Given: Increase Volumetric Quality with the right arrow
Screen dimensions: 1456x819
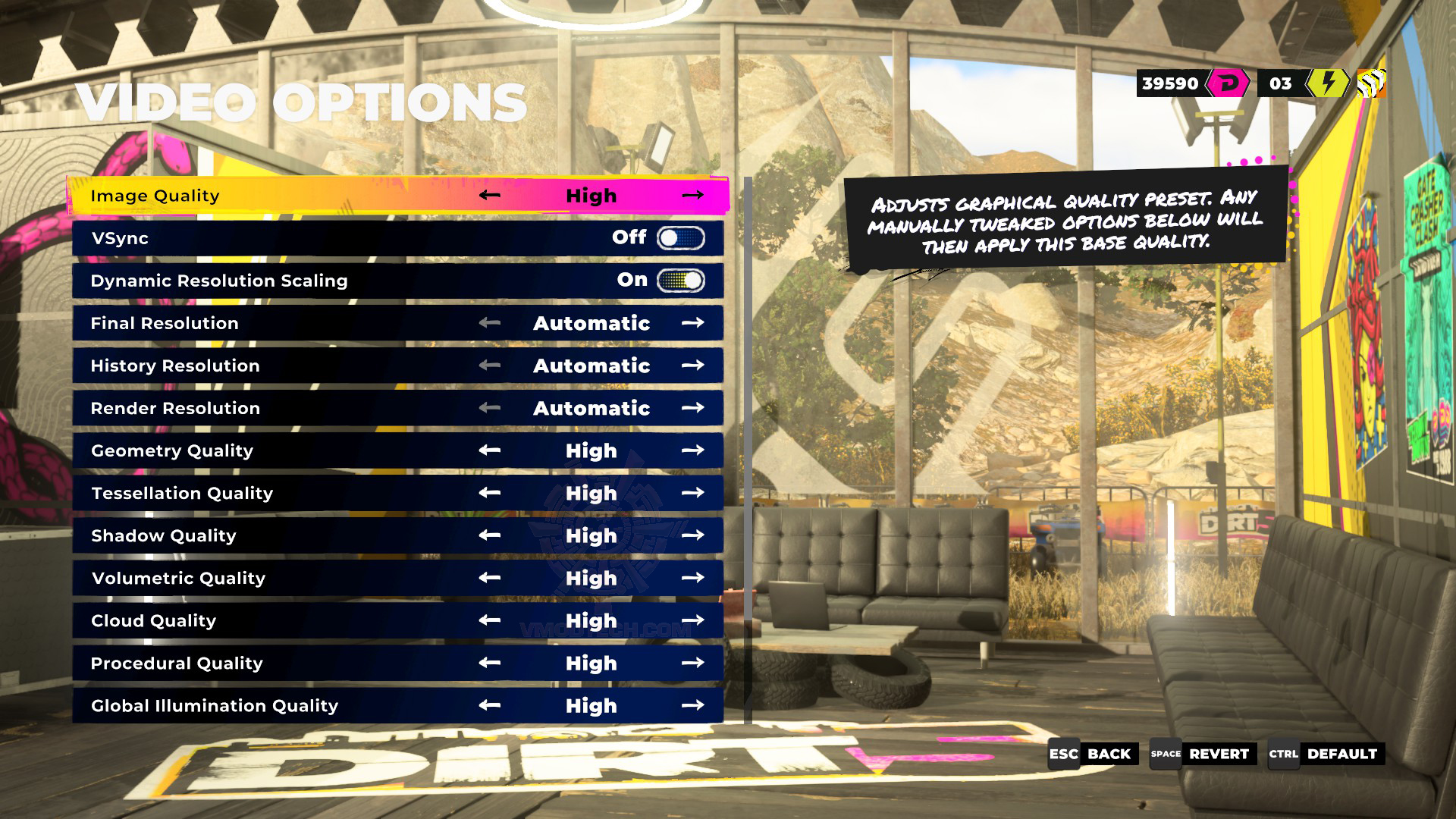Looking at the screenshot, I should [692, 578].
